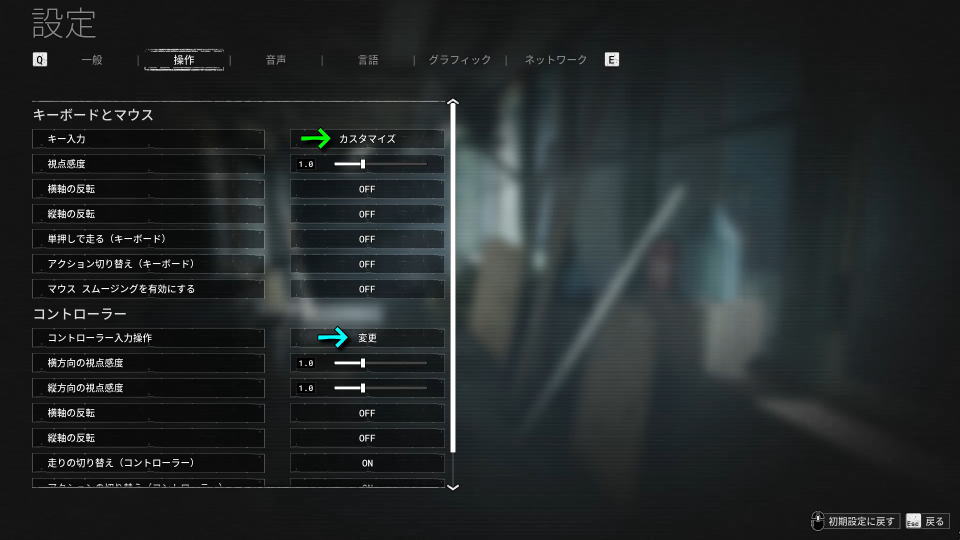Toggle アクション切り替え（キーボード） option
This screenshot has width=960, height=540.
pyautogui.click(x=367, y=264)
